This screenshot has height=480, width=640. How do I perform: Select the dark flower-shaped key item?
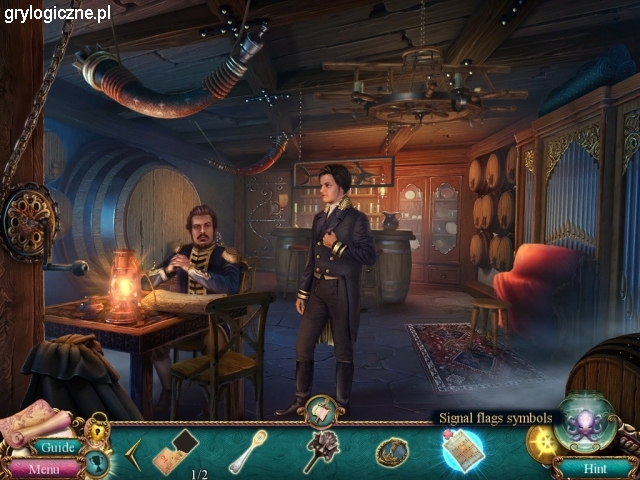[x=321, y=450]
